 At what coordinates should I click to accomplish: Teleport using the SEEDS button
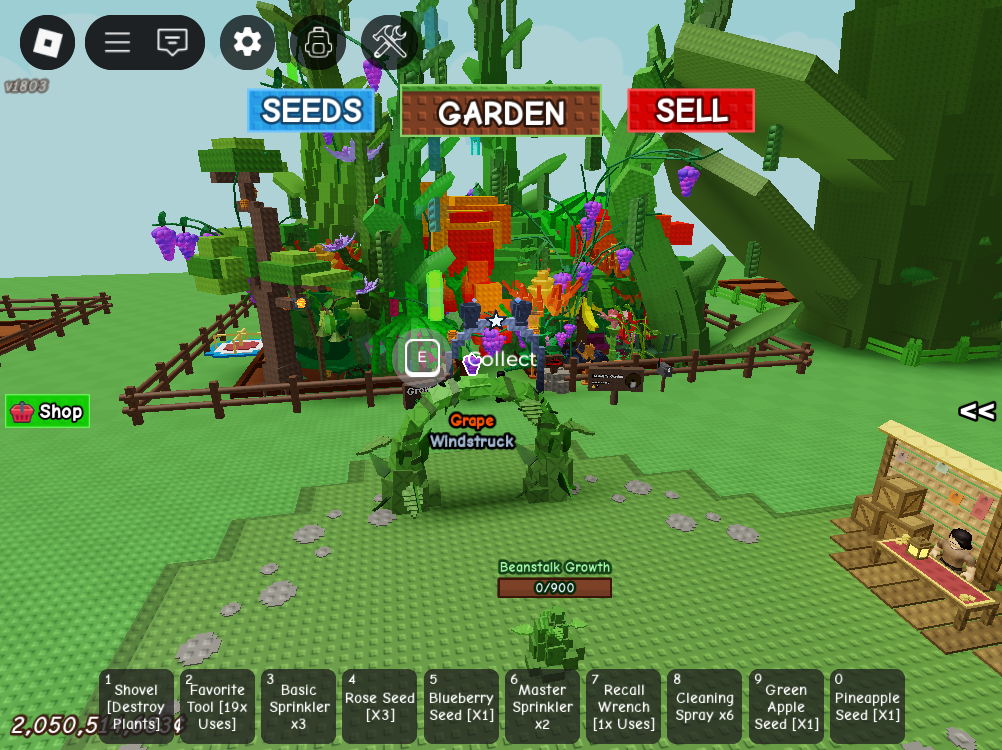tap(311, 110)
